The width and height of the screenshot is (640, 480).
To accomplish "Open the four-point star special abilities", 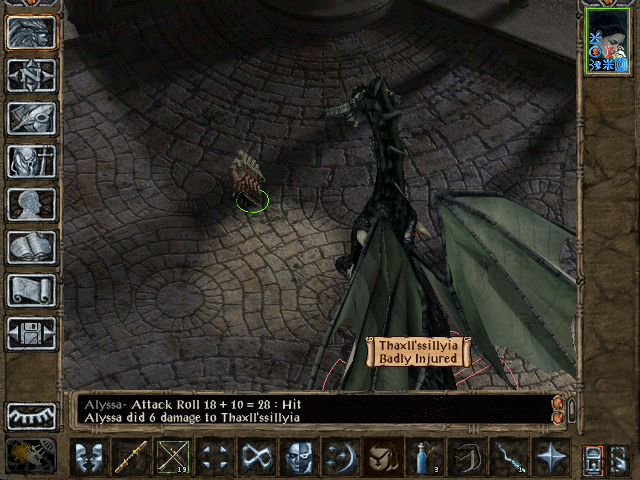I will (550, 457).
